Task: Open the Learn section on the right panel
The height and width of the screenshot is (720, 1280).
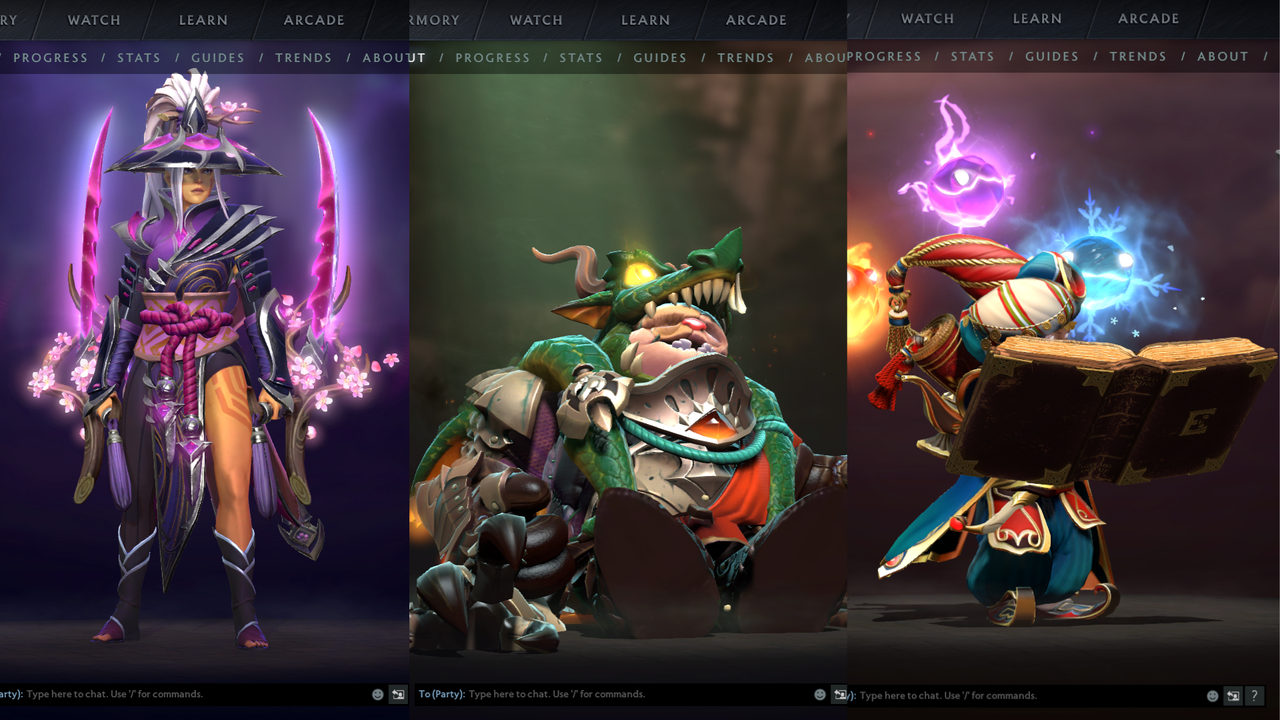Action: point(1036,18)
